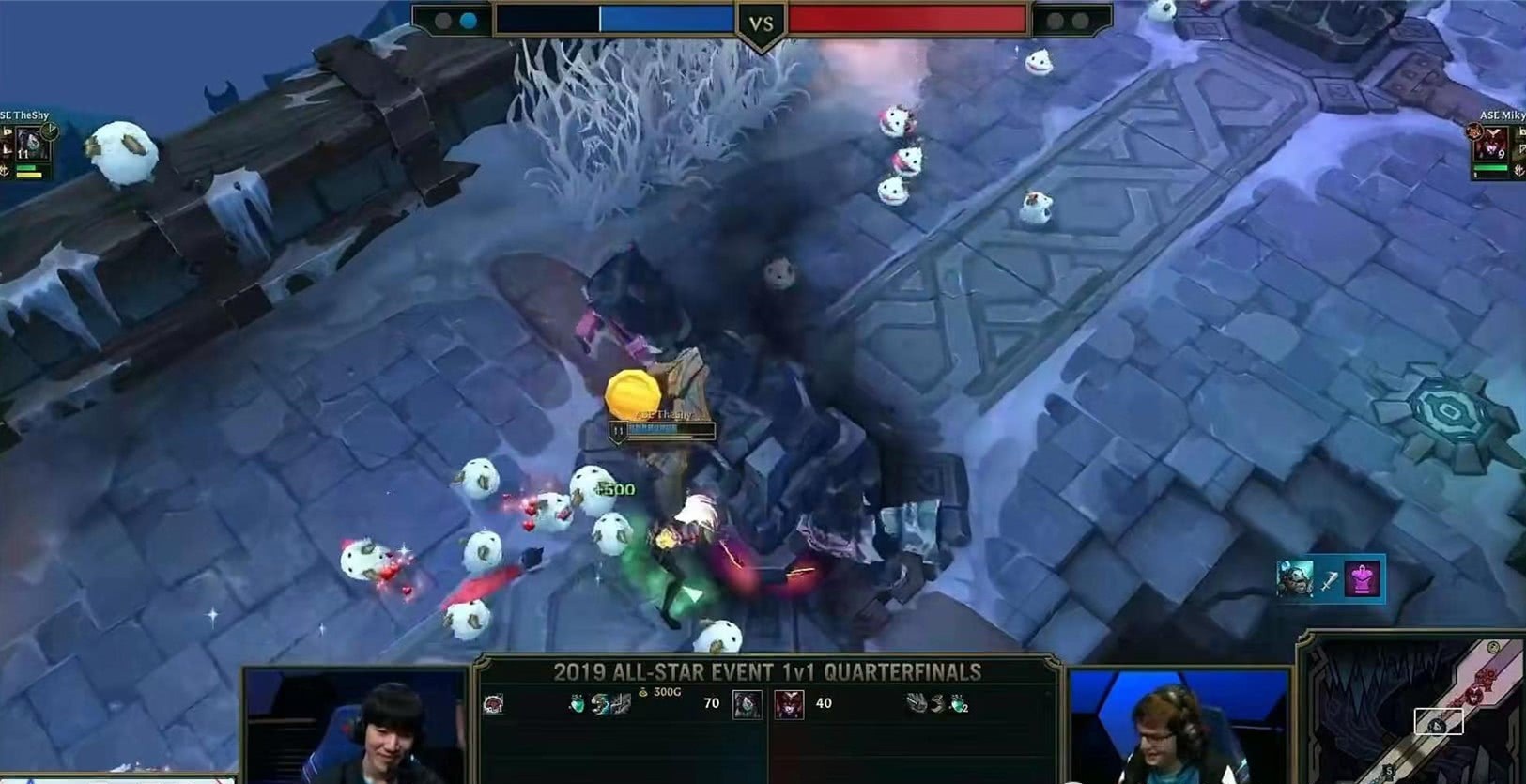Select red player's potion item with 2 stacks
Viewport: 1526px width, 784px height.
[x=958, y=703]
